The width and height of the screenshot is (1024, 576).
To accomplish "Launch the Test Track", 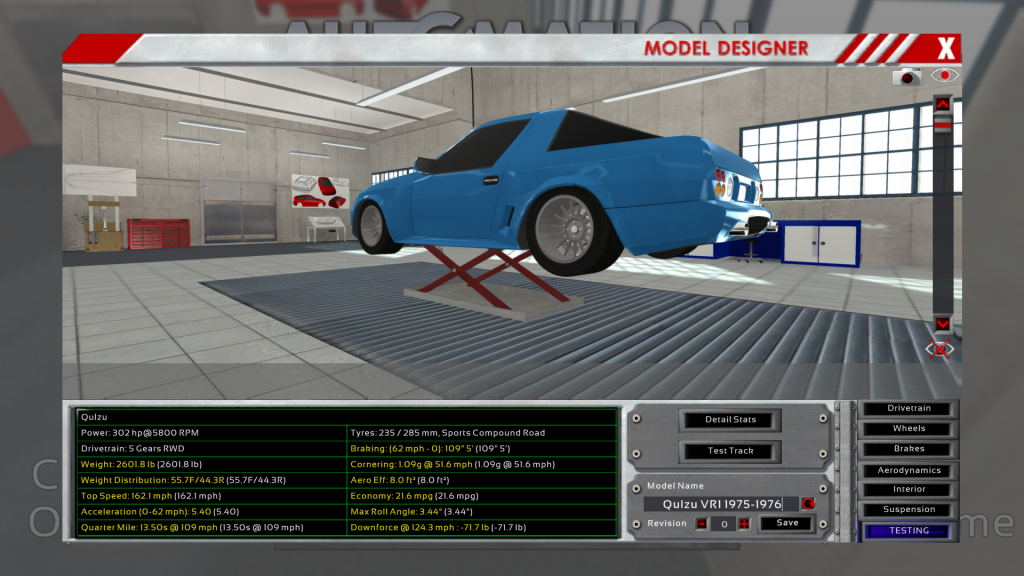I will [x=730, y=451].
